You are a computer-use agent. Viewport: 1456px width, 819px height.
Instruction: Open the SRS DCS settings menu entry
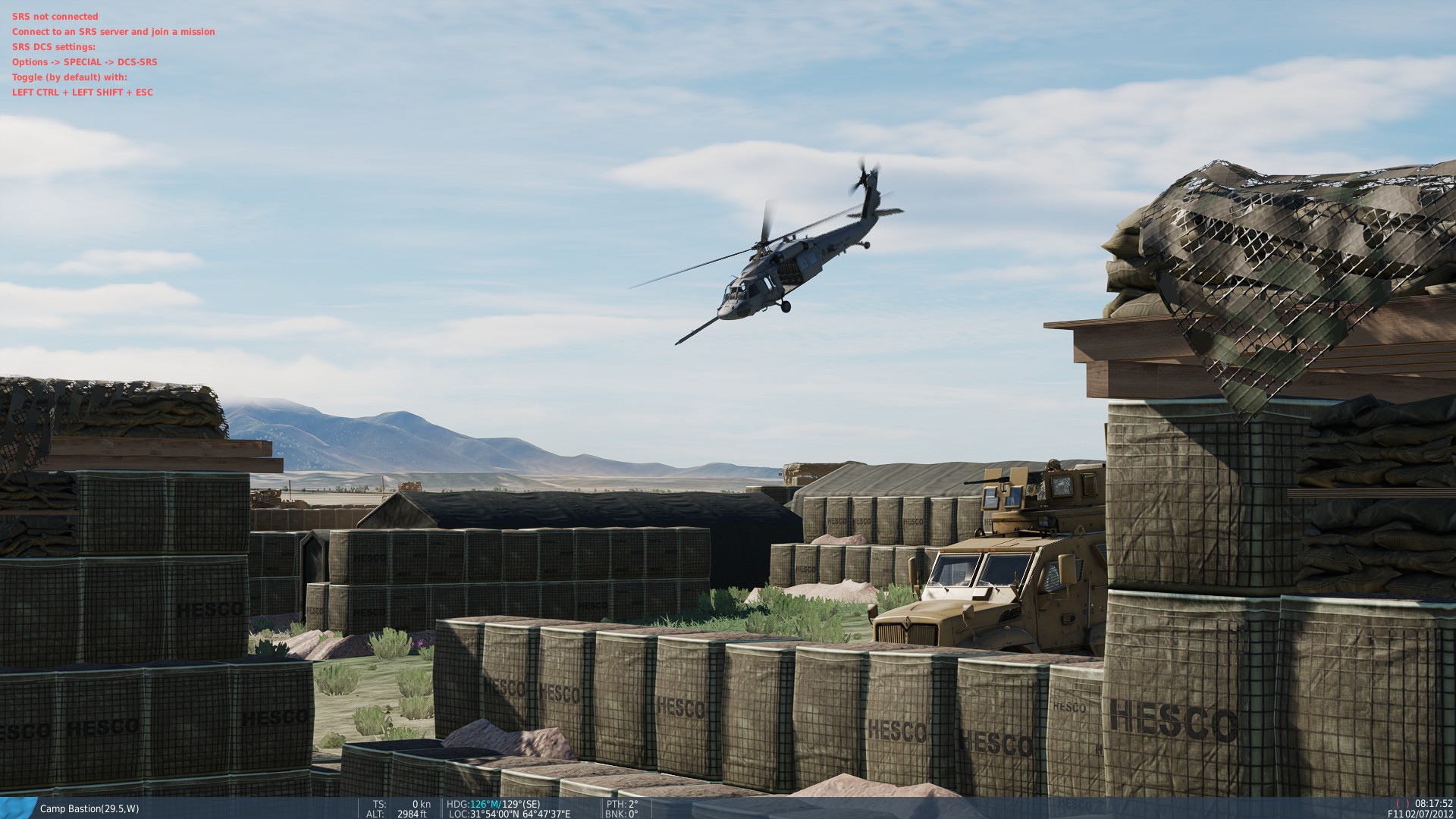52,45
